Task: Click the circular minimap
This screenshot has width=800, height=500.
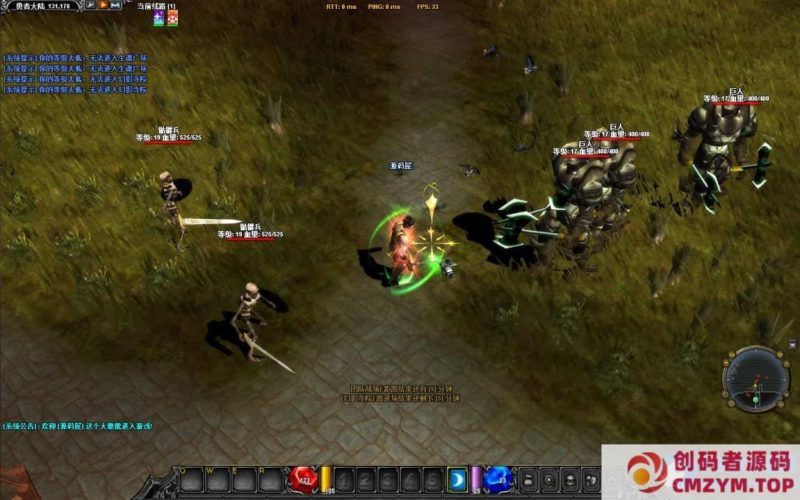Action: tap(756, 379)
